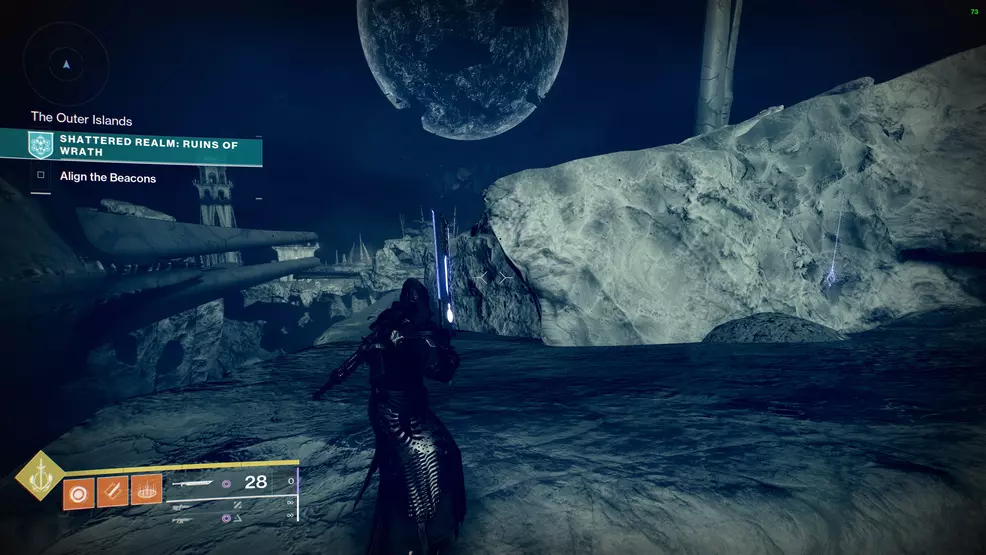The height and width of the screenshot is (555, 986).
Task: Switch to the middle stowed weapon icon
Action: tap(182, 505)
